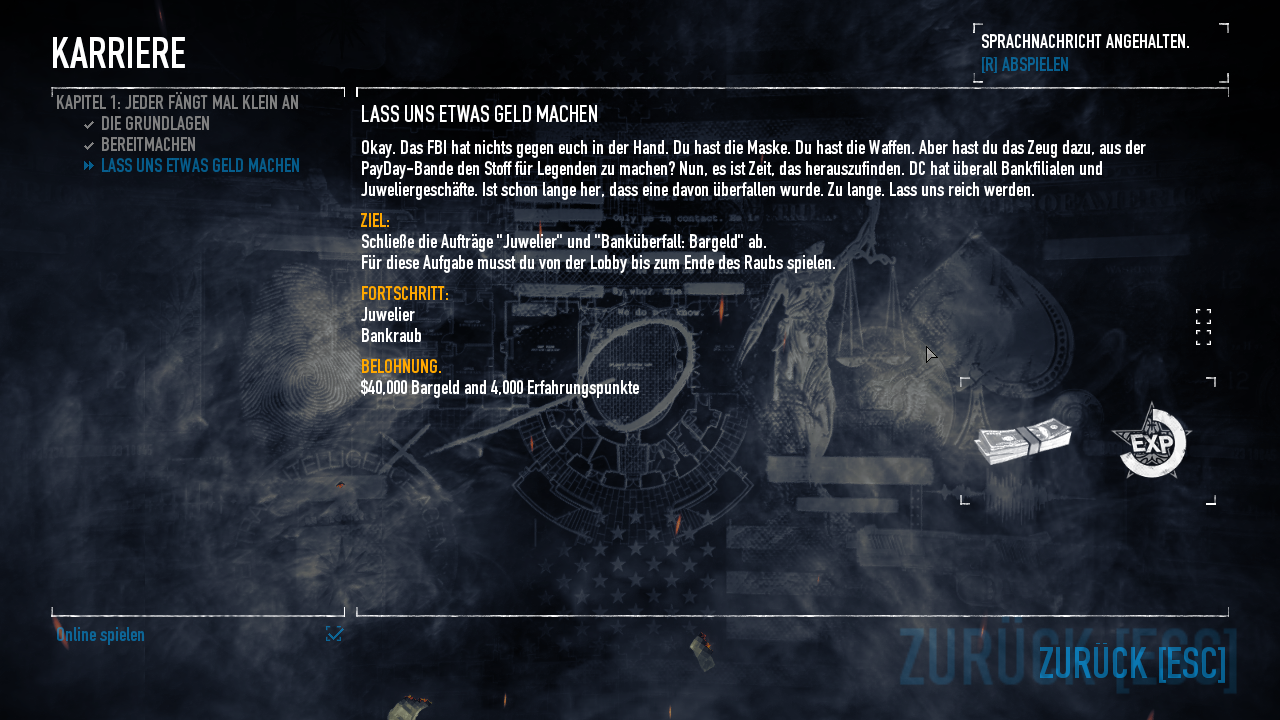
Task: Click the money stack reward icon
Action: click(1024, 440)
